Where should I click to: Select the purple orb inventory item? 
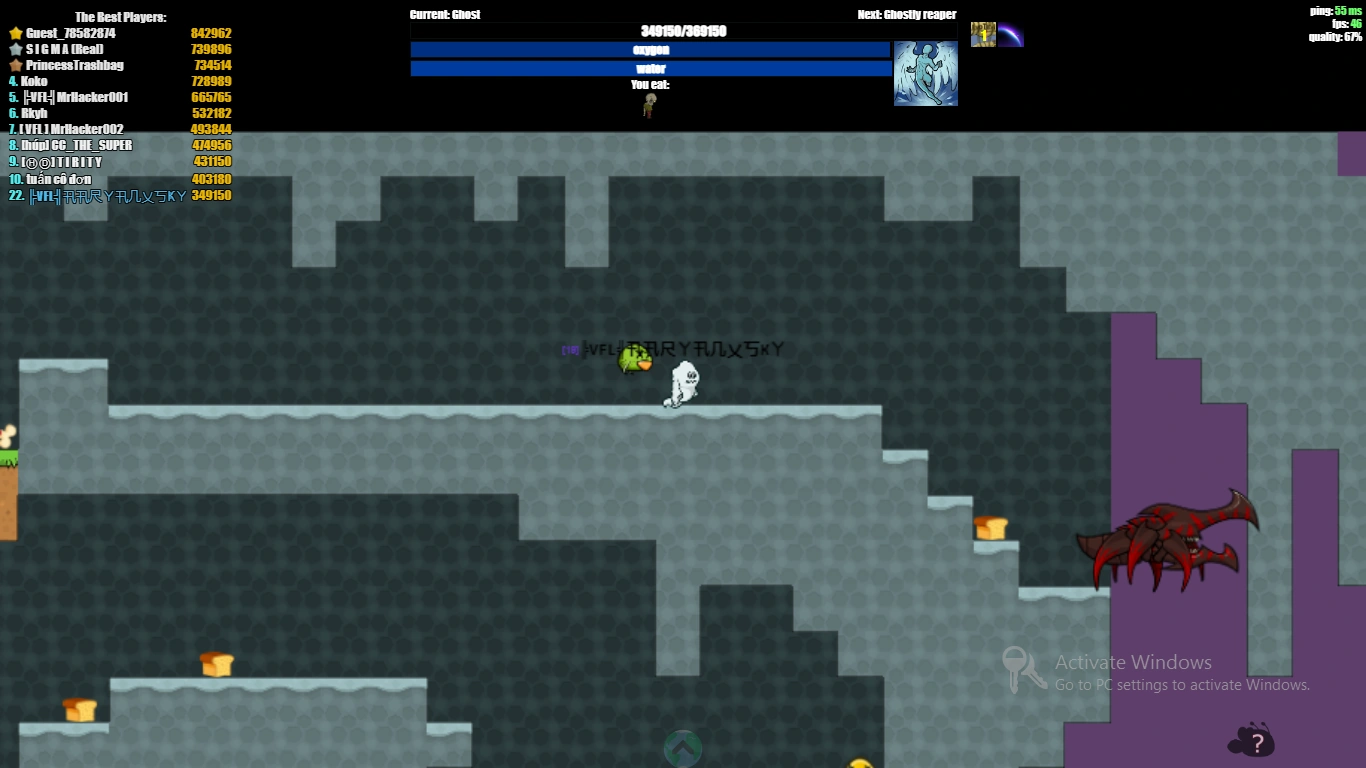pos(1010,33)
